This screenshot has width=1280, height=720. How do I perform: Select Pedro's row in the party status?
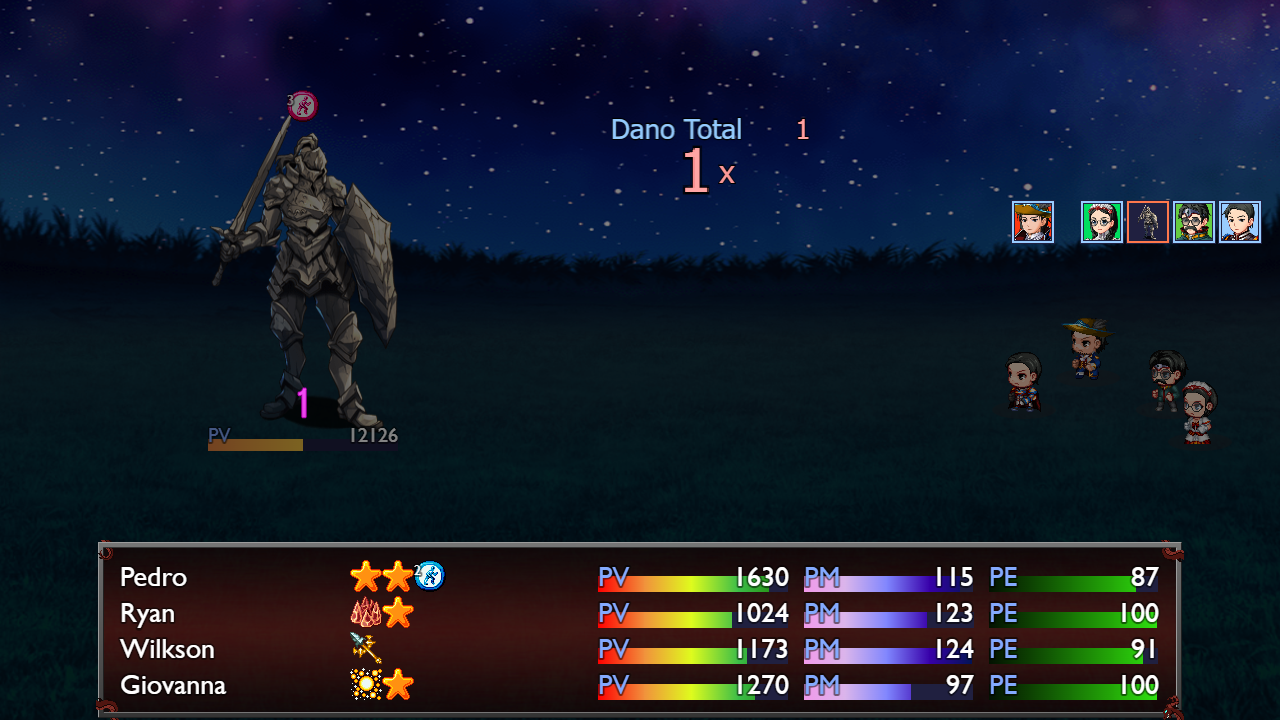(x=153, y=577)
